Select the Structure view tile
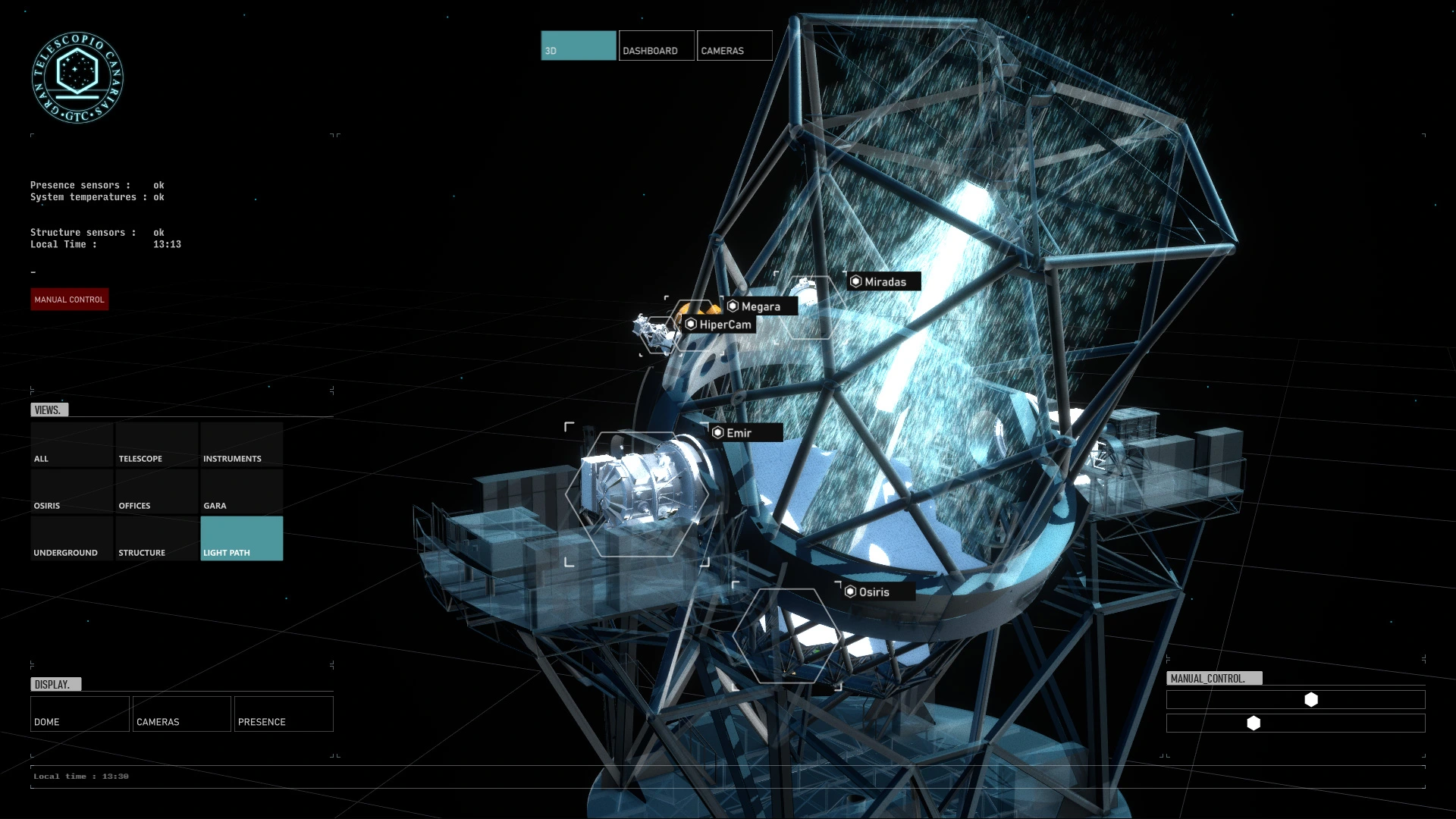The height and width of the screenshot is (819, 1456). tap(157, 539)
